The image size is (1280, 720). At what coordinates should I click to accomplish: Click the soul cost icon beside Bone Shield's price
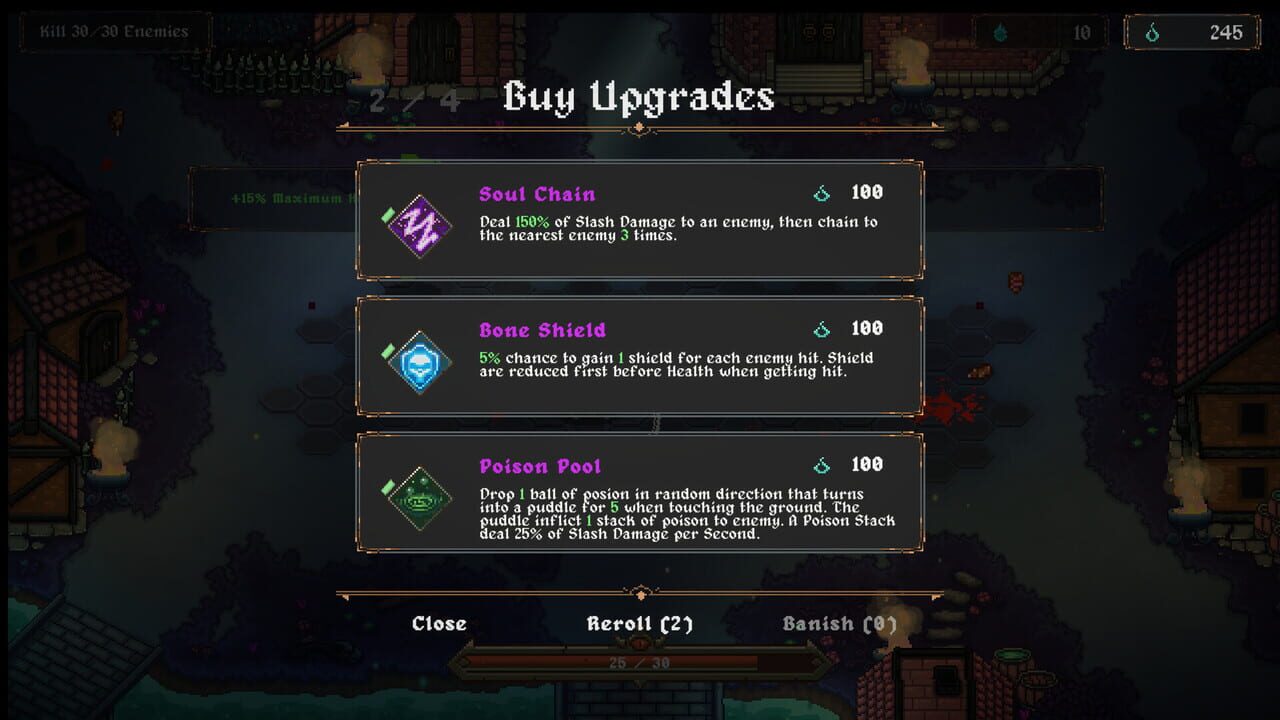coord(822,328)
